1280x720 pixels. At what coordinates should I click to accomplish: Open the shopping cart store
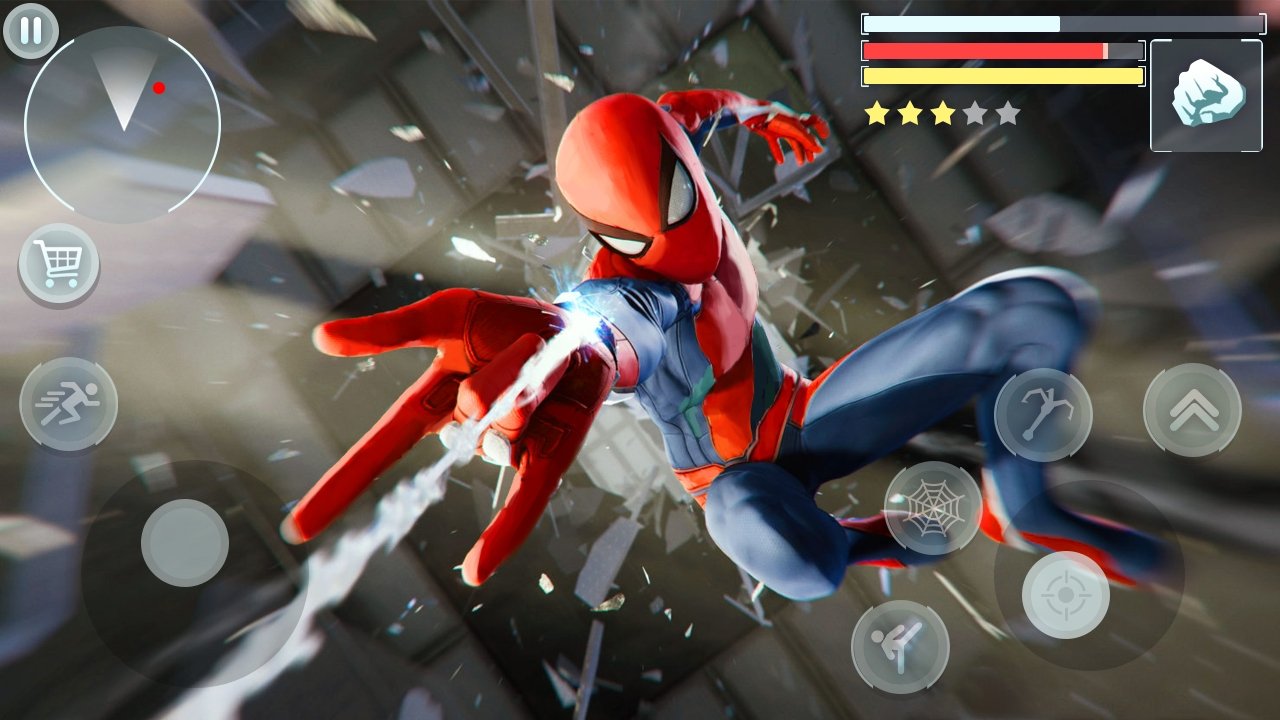(59, 264)
